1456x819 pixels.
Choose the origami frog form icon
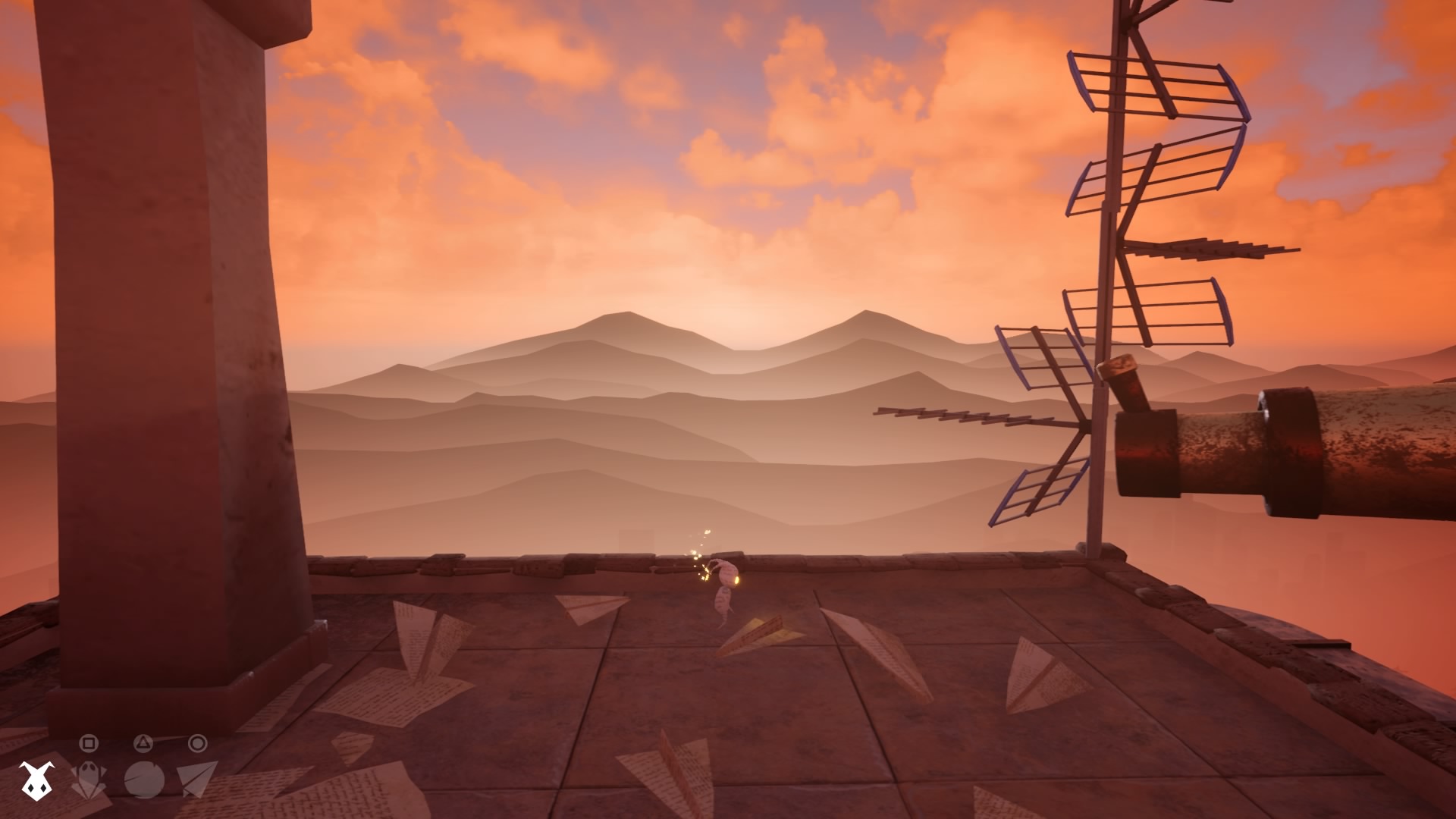88,780
